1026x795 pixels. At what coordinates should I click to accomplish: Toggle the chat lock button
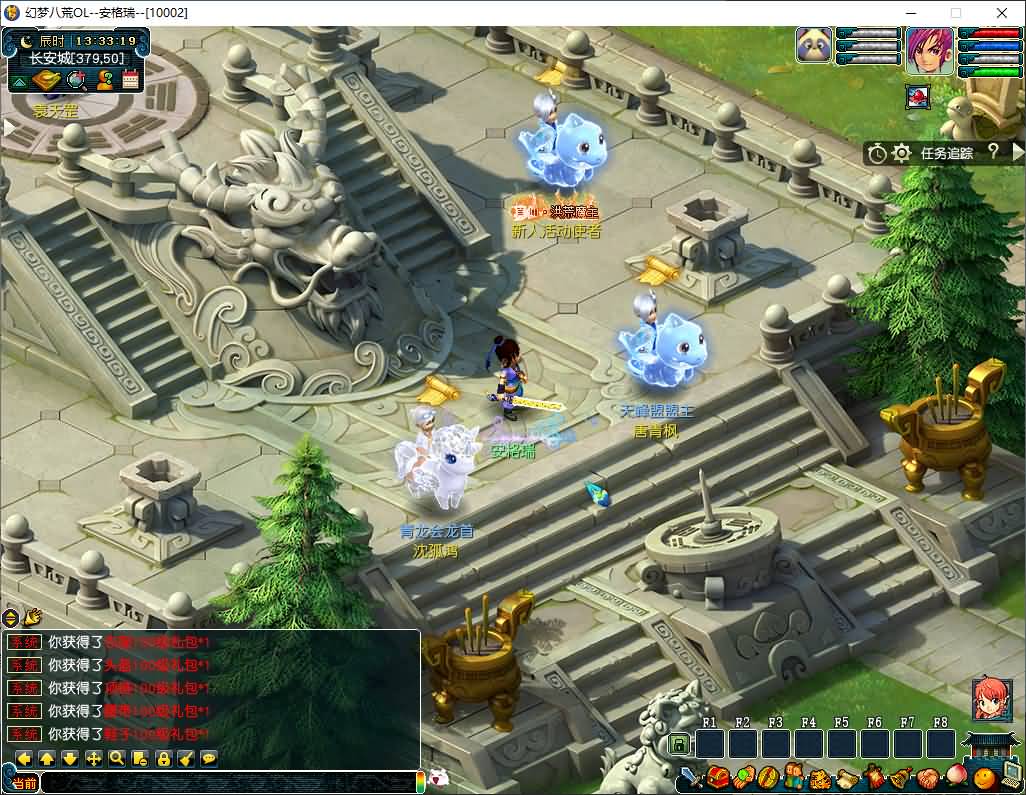click(163, 758)
